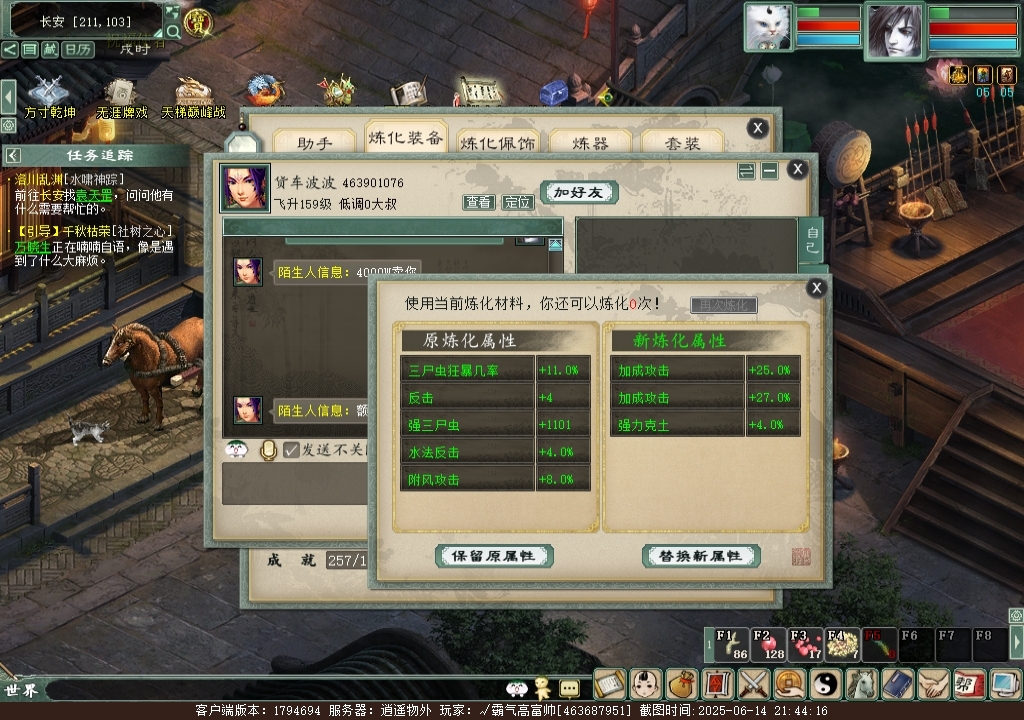Open the horse mount menu icon
Image resolution: width=1024 pixels, height=720 pixels.
[862, 684]
